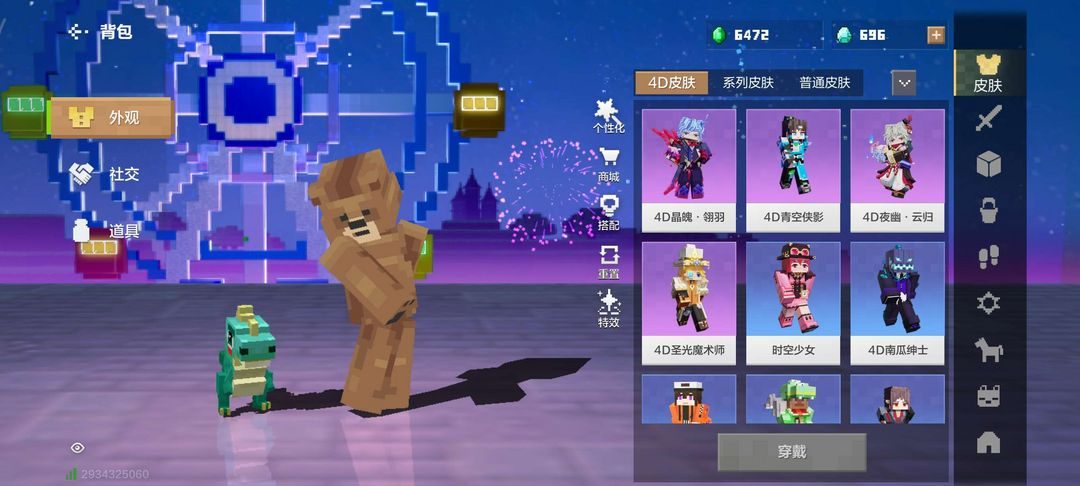Expand the skin filter dropdown arrow
The width and height of the screenshot is (1080, 486).
904,83
